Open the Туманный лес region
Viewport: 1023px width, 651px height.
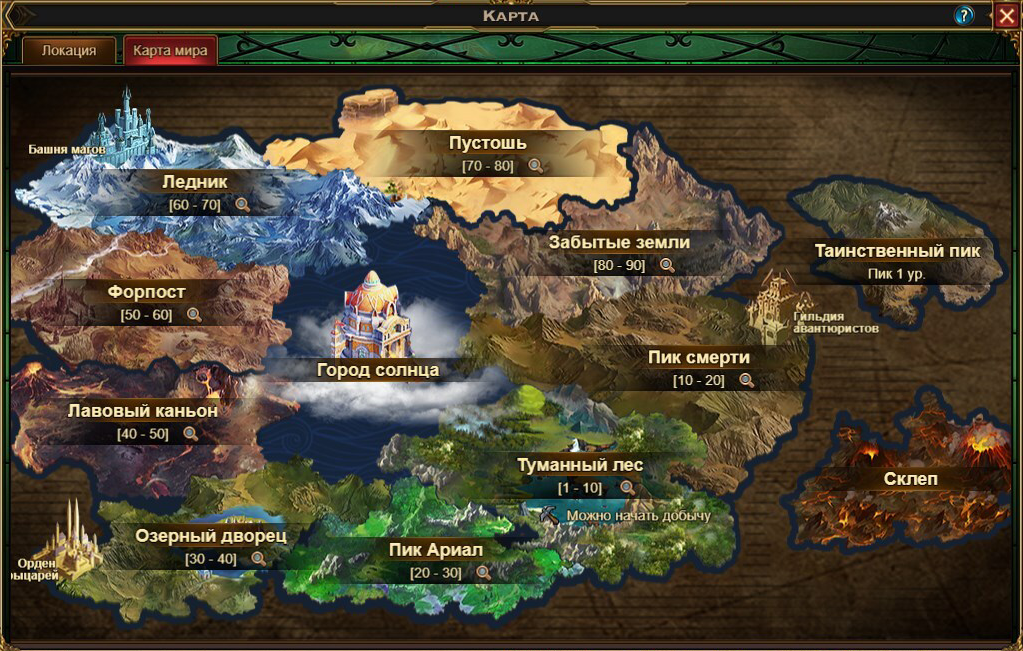click(580, 465)
